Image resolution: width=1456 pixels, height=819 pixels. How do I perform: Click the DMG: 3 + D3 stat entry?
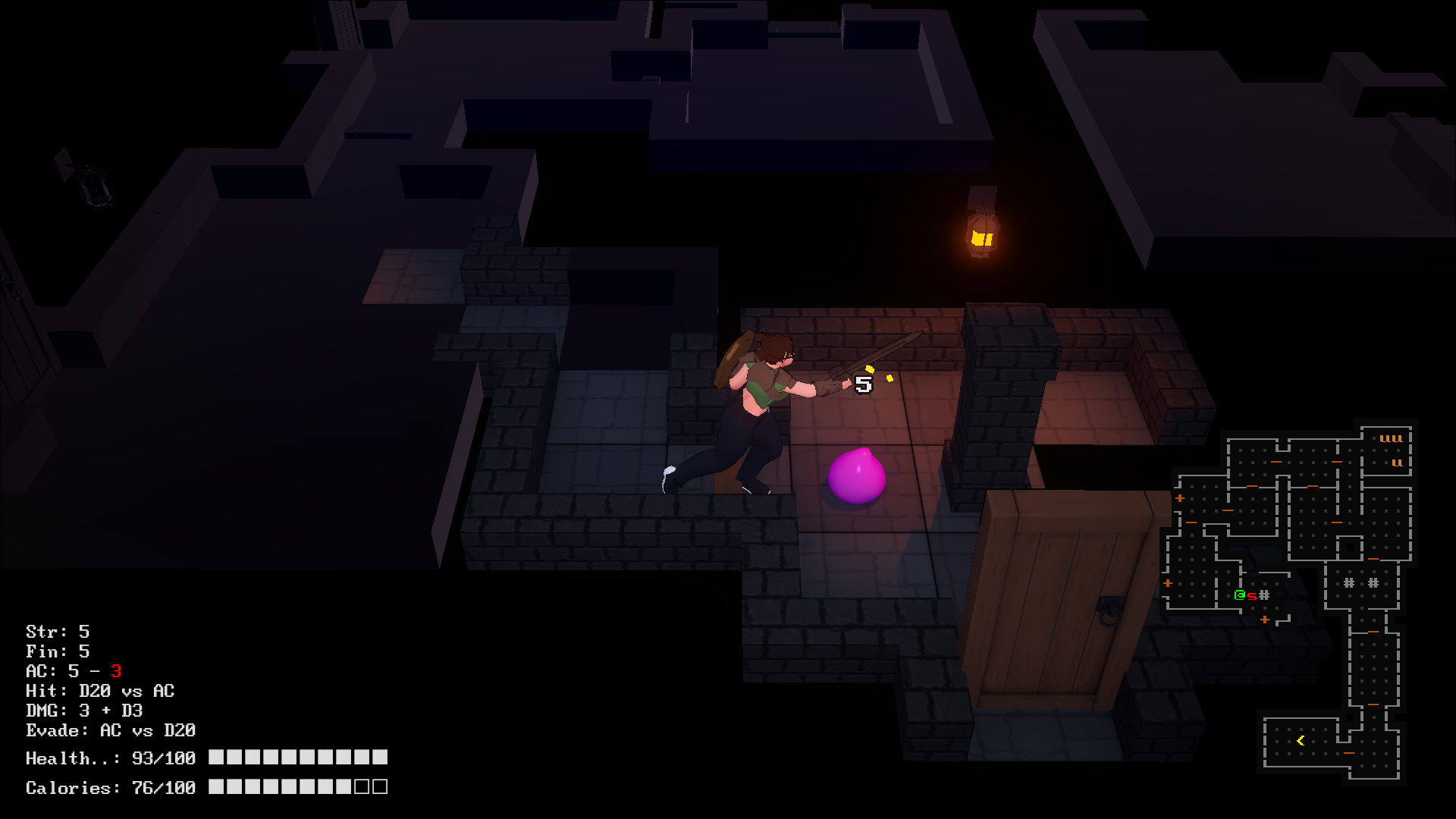coord(86,711)
